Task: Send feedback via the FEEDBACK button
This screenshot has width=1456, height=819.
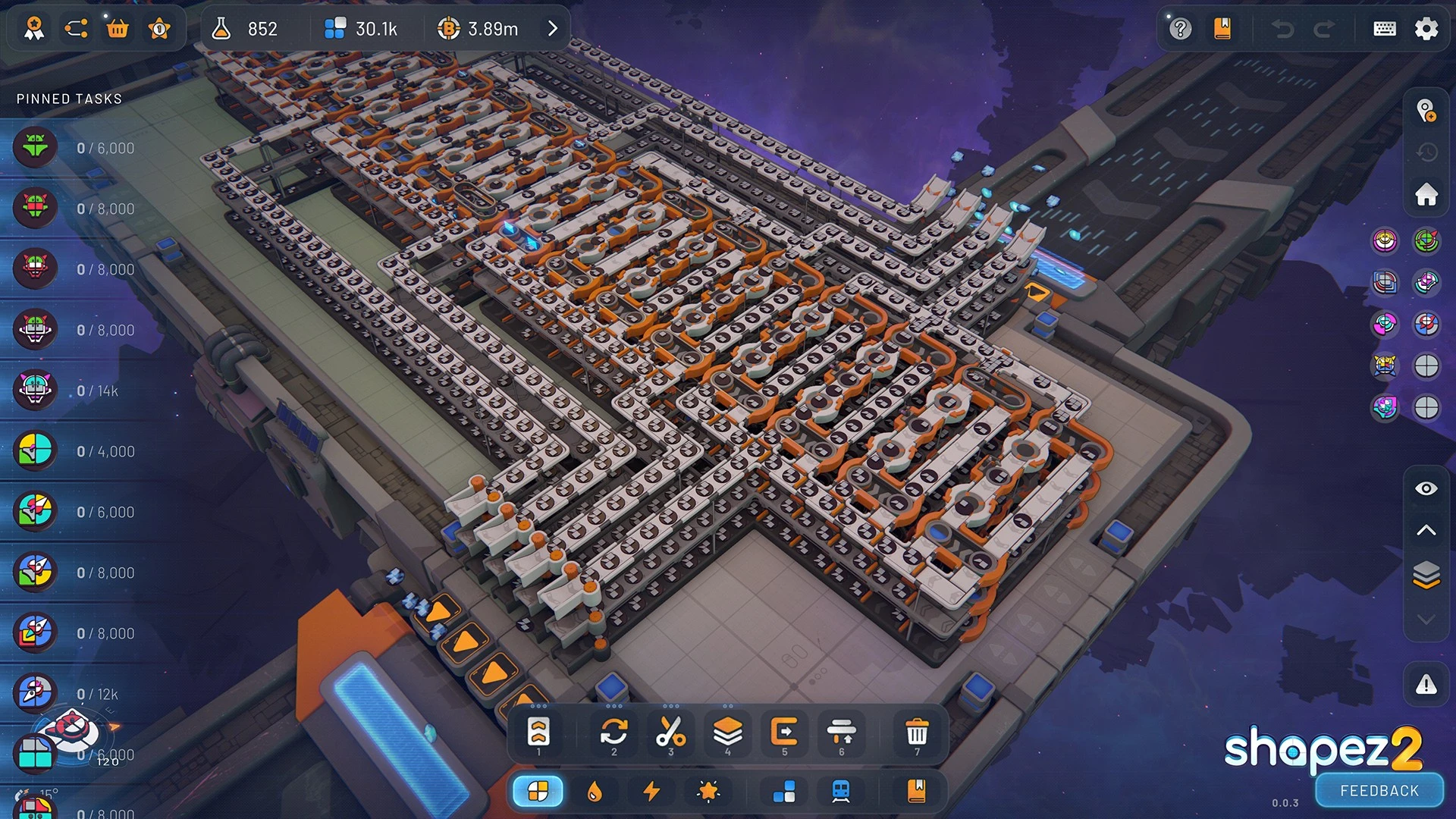Action: coord(1379,791)
